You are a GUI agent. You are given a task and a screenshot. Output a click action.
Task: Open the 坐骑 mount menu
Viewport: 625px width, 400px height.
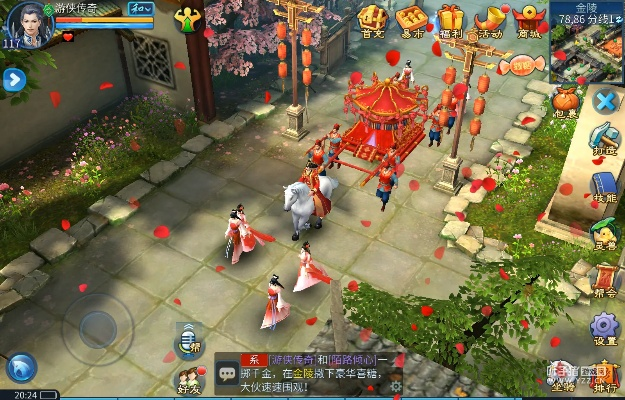(563, 375)
